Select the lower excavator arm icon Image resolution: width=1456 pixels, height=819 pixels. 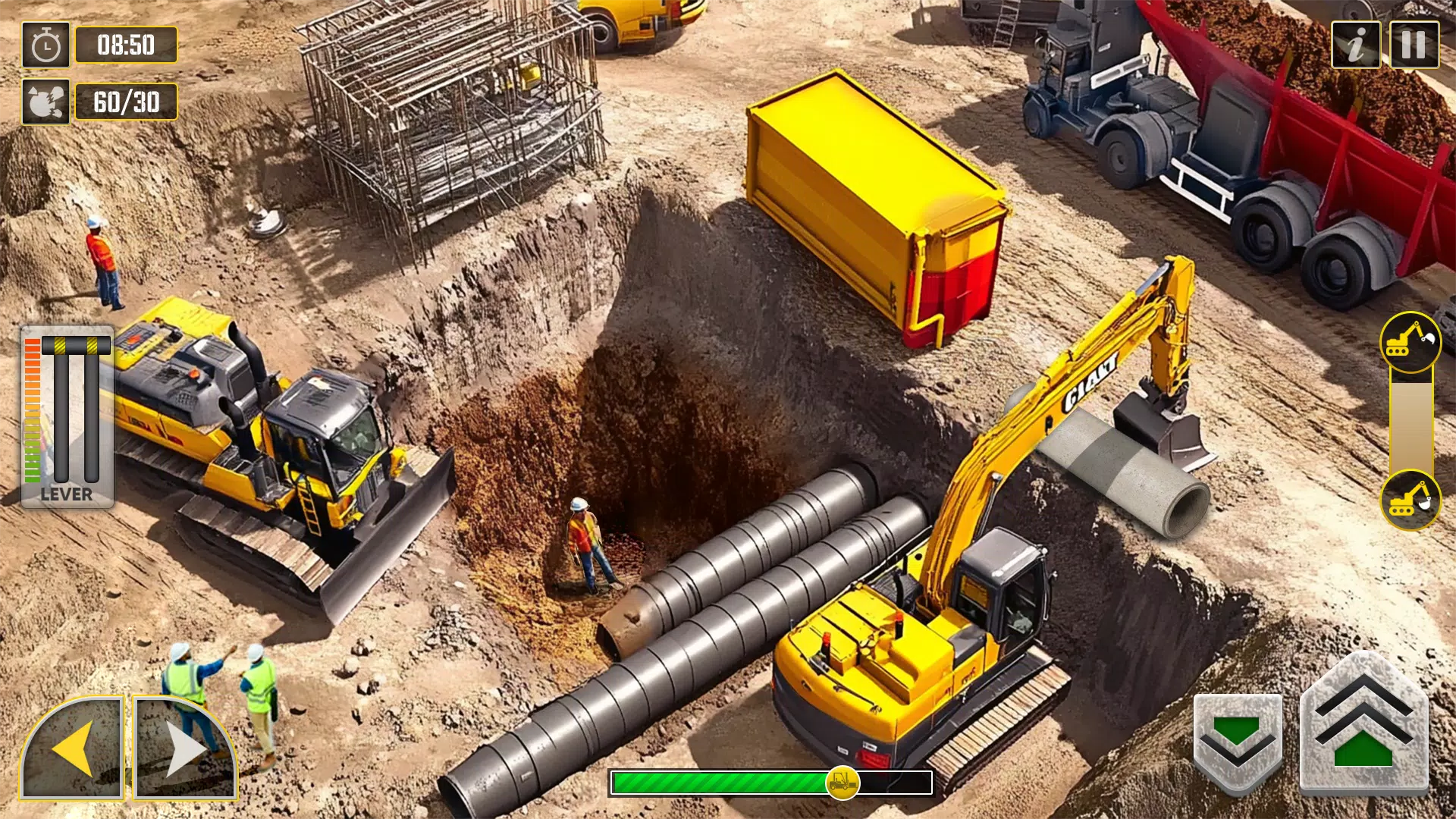coord(1410,500)
